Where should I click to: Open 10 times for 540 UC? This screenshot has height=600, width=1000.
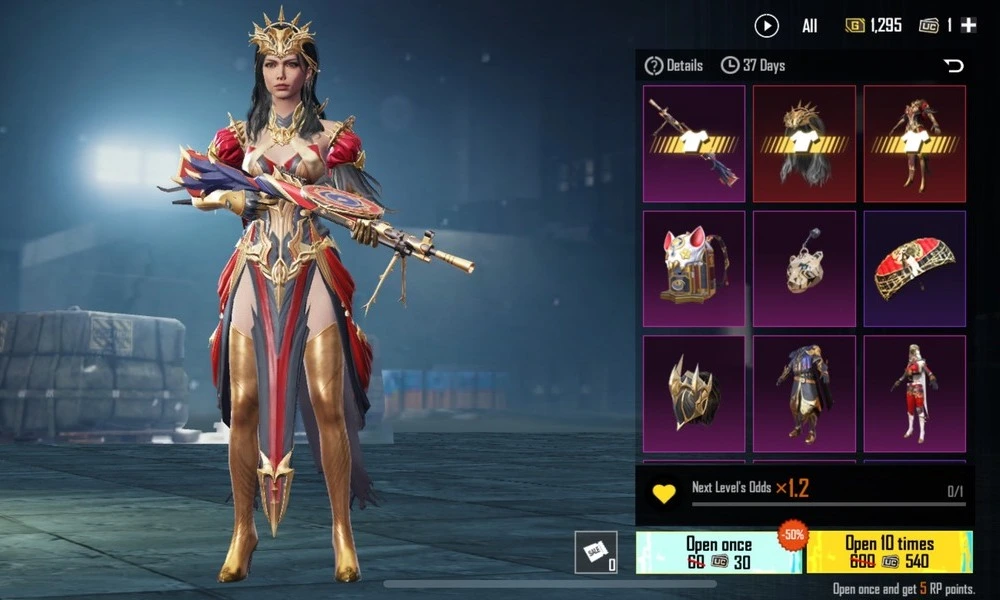[x=889, y=552]
